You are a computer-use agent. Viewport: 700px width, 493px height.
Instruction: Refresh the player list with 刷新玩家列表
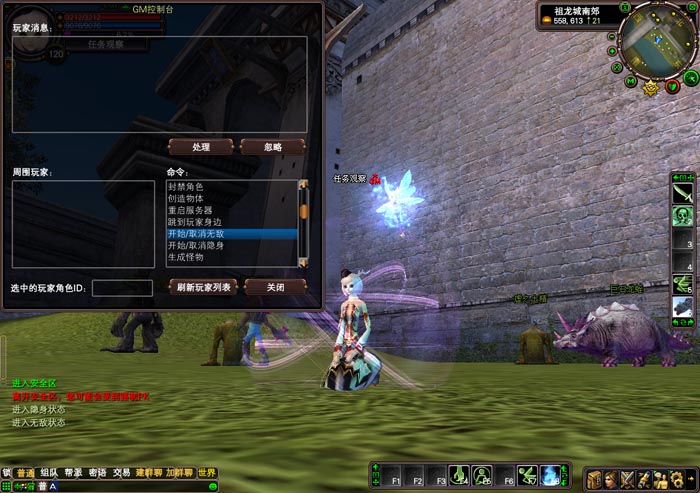coord(204,287)
